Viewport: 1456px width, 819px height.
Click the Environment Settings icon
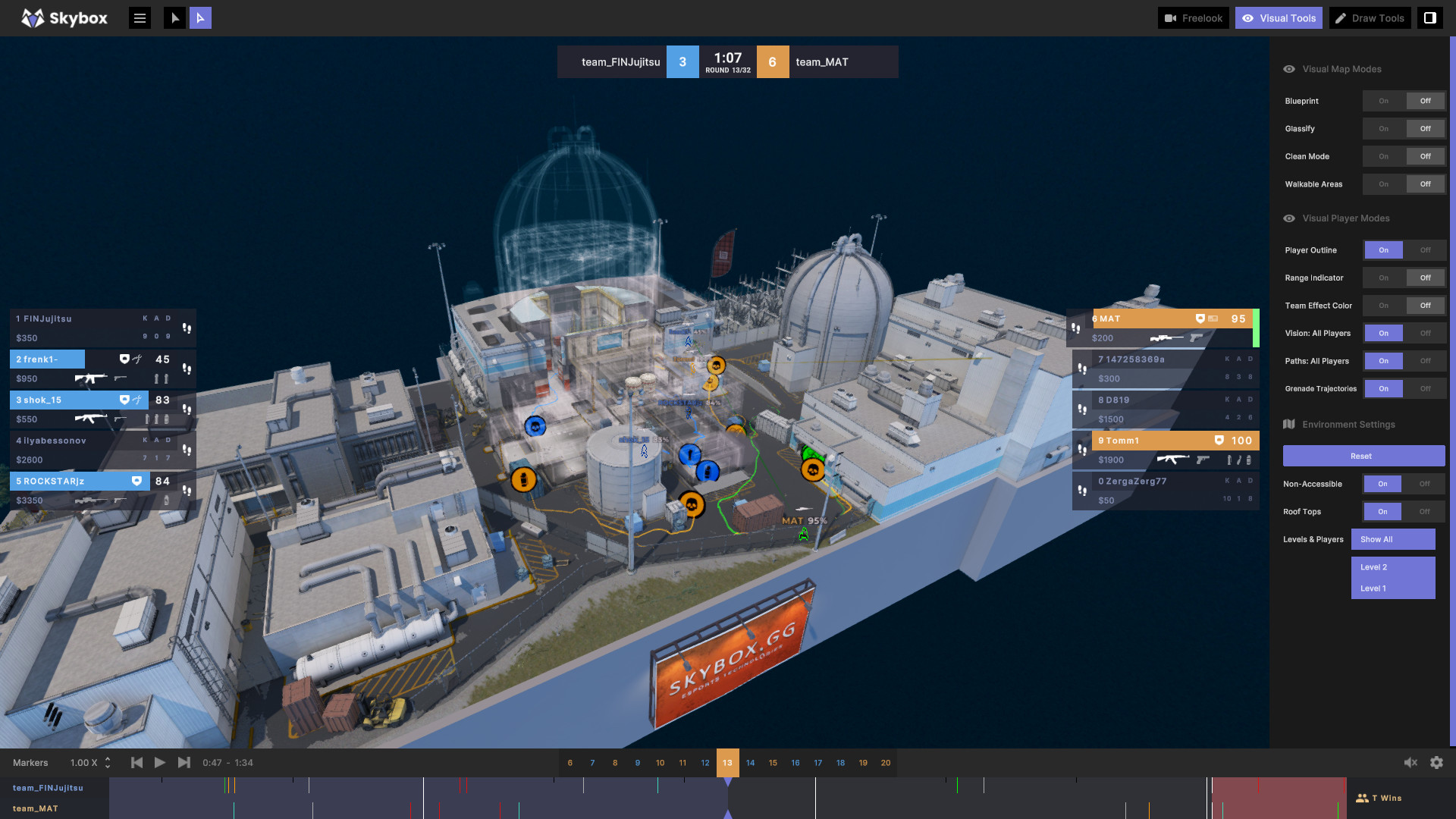pos(1289,424)
